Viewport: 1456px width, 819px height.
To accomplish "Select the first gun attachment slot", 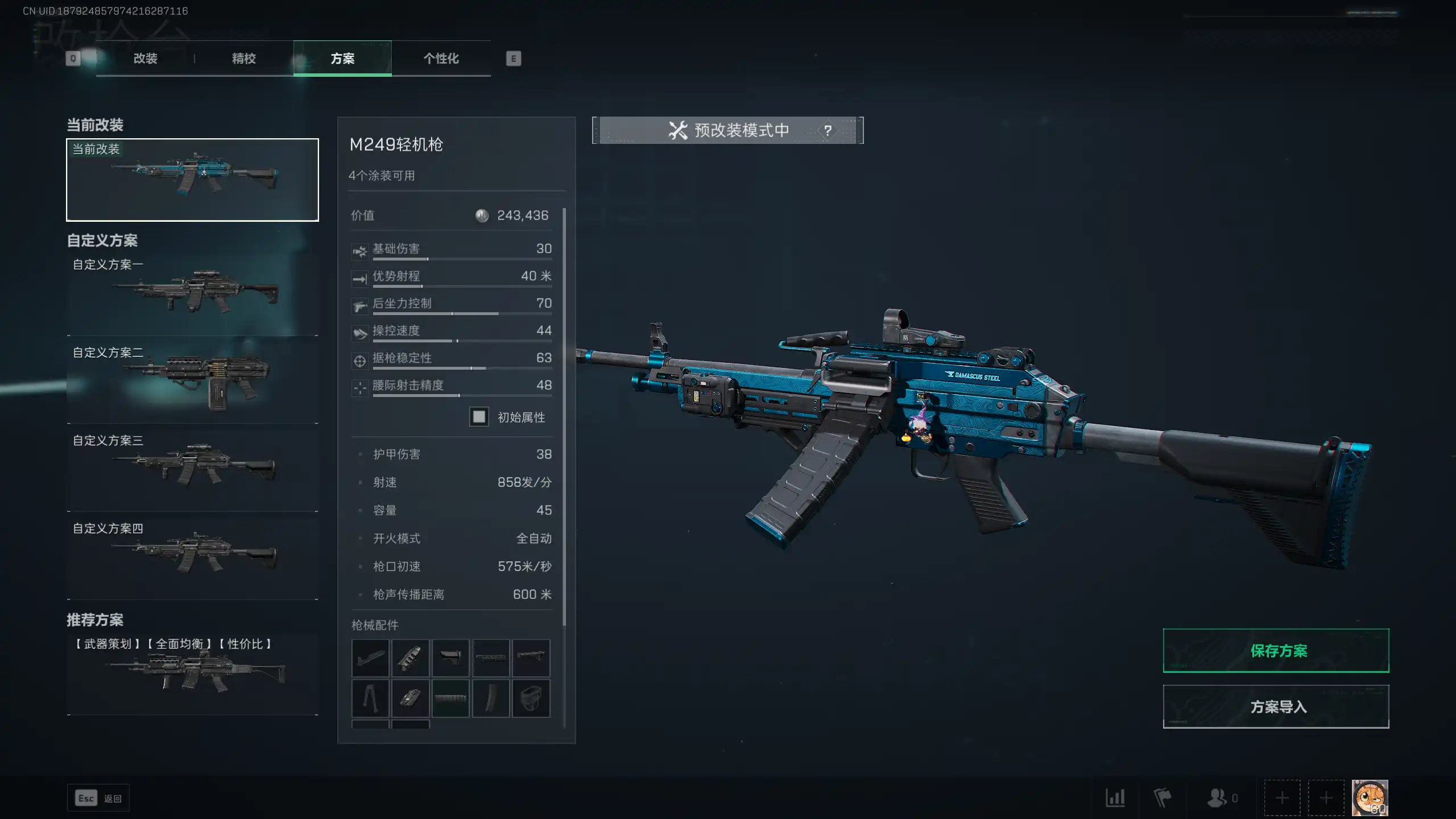I will (x=370, y=658).
